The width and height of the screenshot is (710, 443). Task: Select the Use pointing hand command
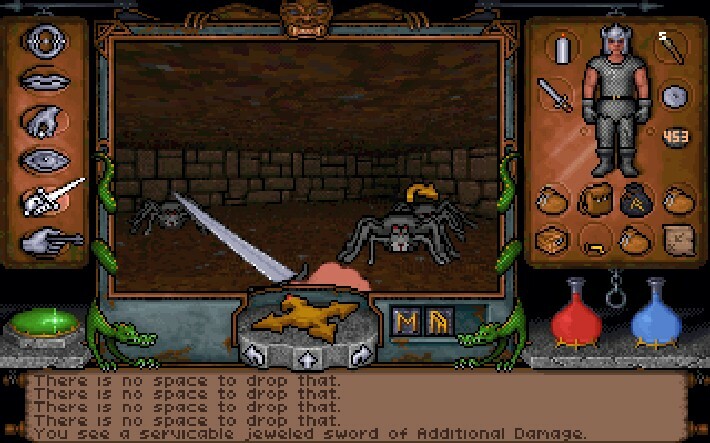[x=46, y=241]
